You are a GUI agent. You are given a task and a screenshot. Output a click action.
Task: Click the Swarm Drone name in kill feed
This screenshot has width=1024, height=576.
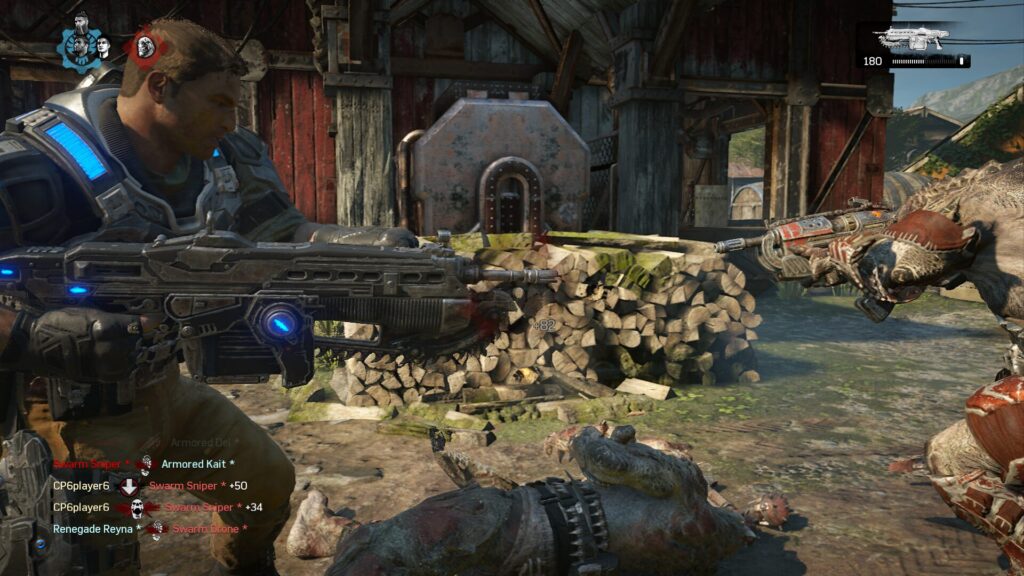pyautogui.click(x=204, y=528)
